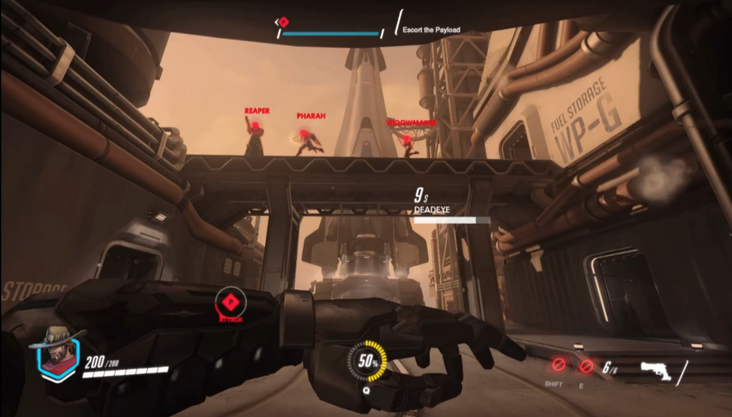Click the McCree hero portrait
Screen dimensions: 732x417
coord(56,352)
